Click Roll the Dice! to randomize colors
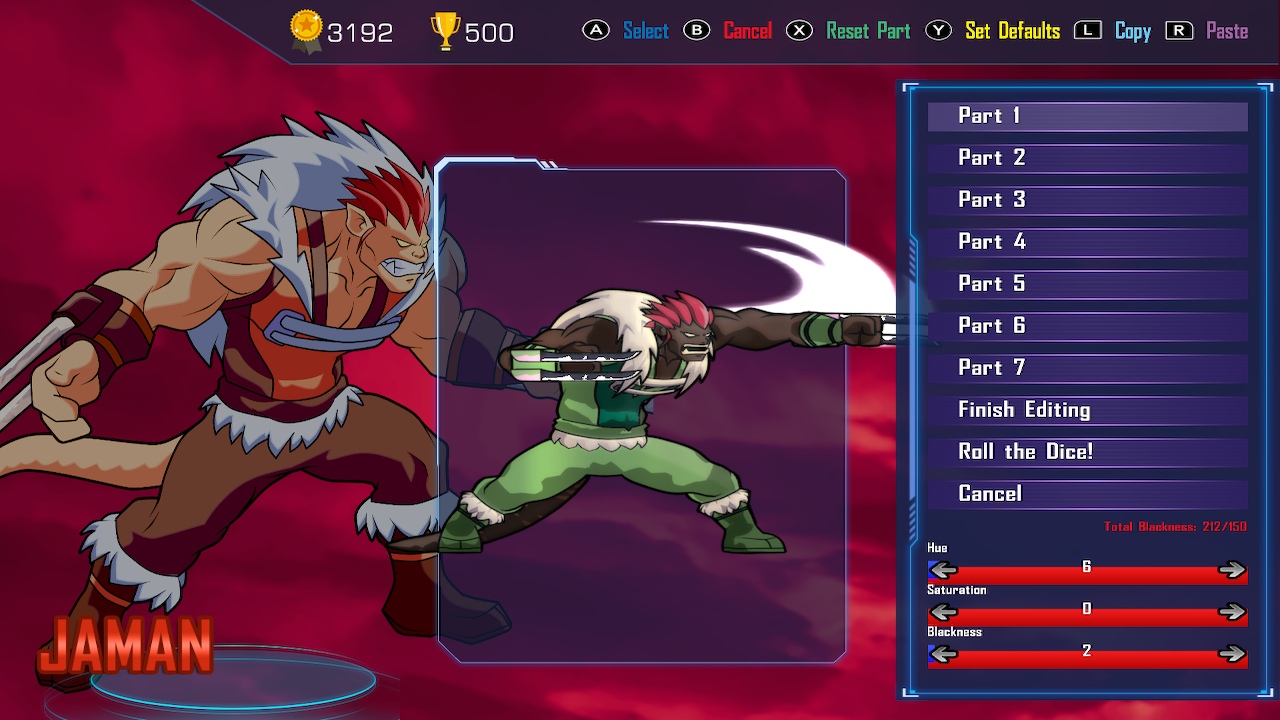The height and width of the screenshot is (720, 1280). pyautogui.click(x=1086, y=452)
